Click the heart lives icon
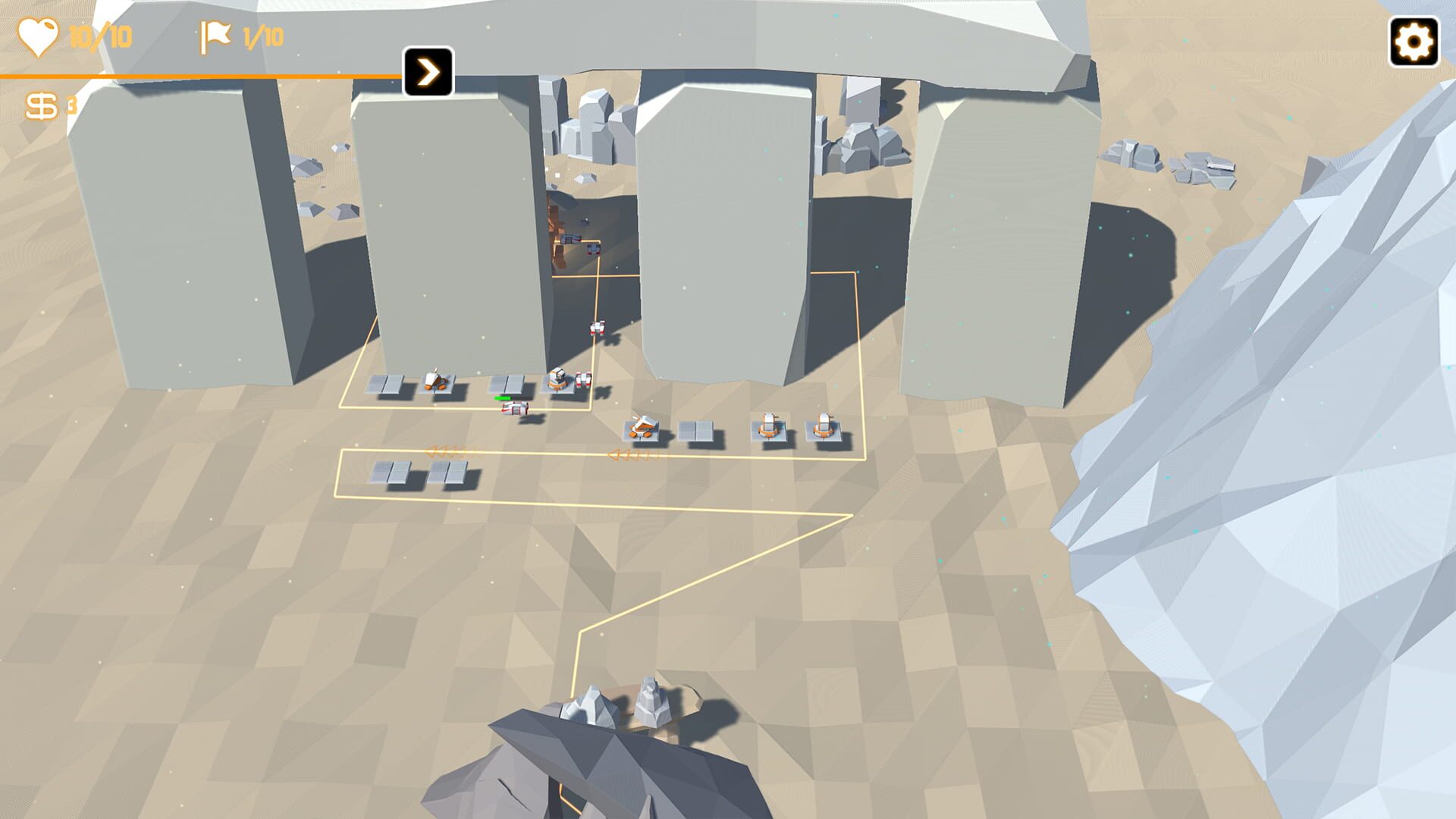Image resolution: width=1456 pixels, height=819 pixels. coord(41,34)
